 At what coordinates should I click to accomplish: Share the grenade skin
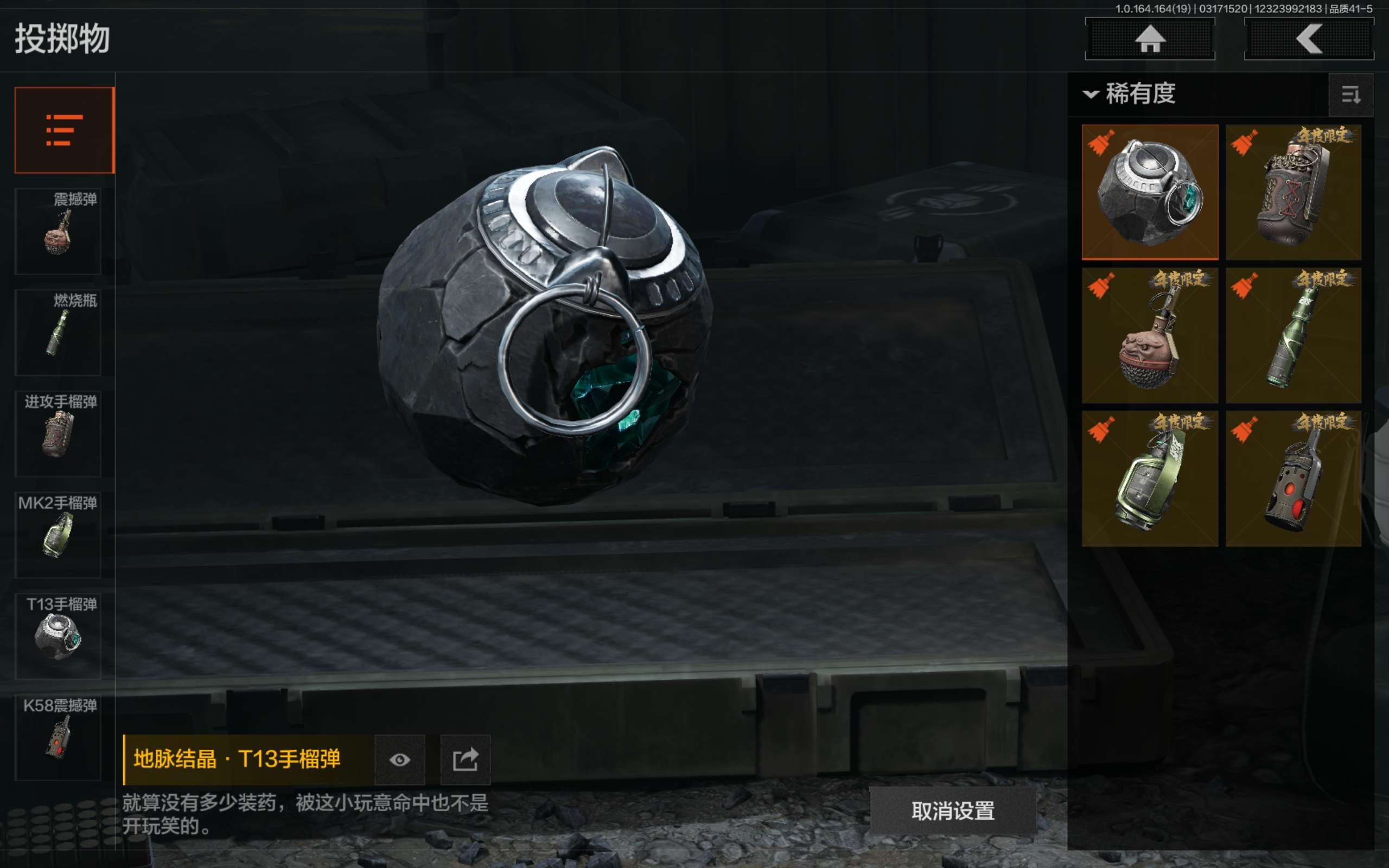[465, 759]
